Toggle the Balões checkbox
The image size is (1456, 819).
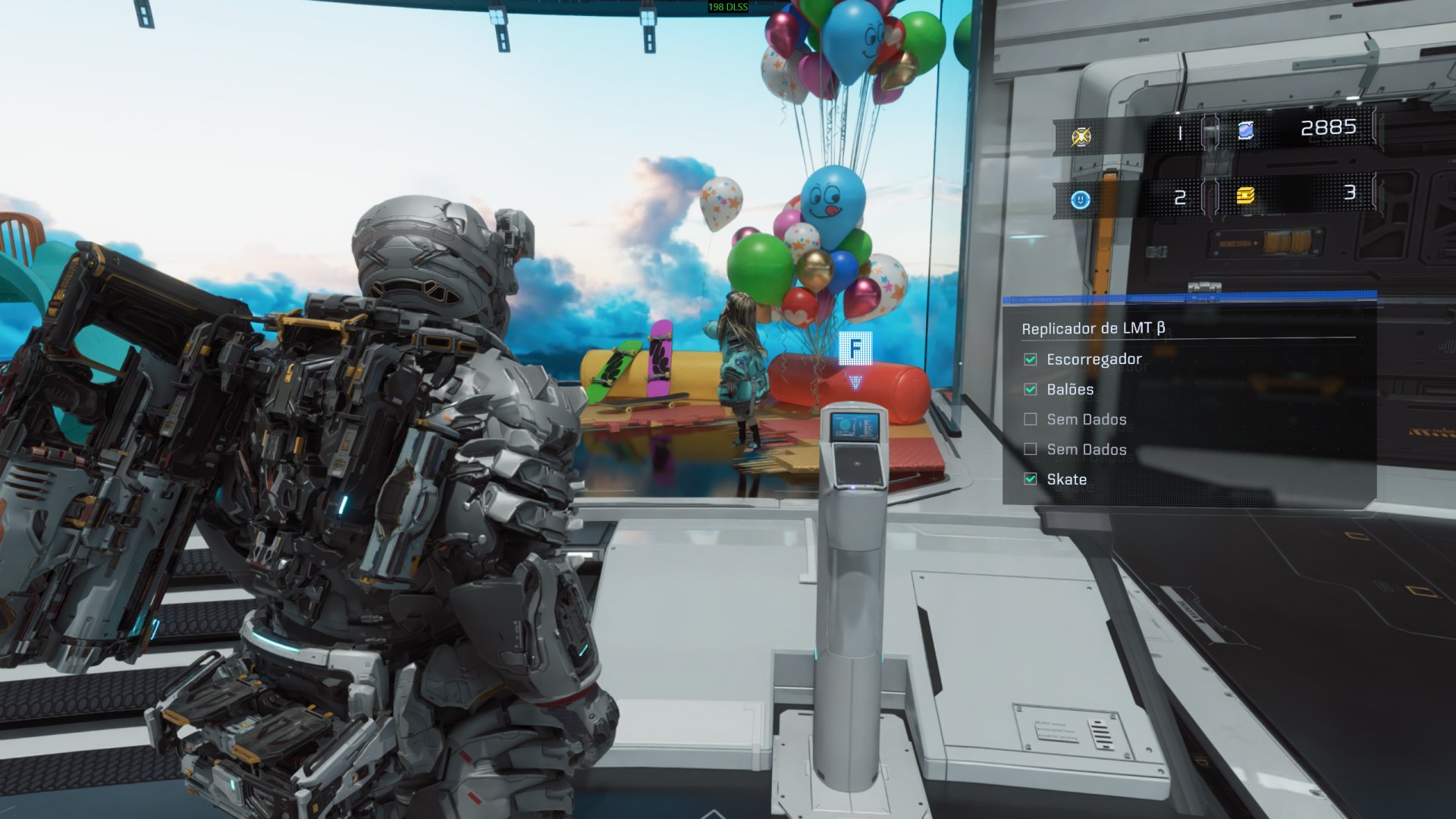coord(1031,389)
